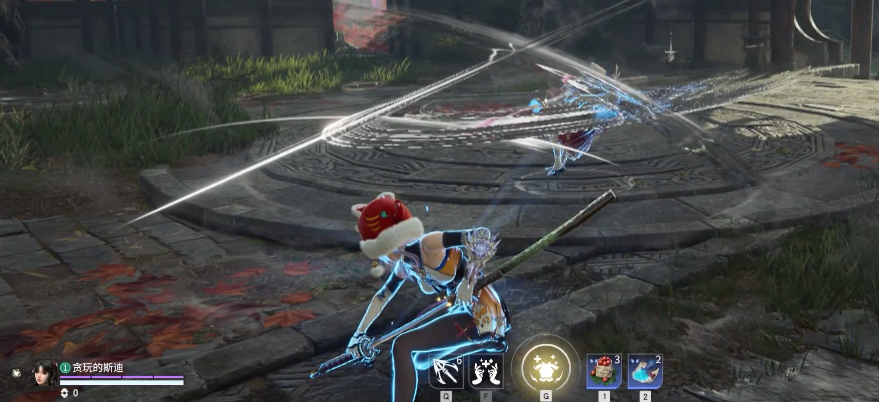Image resolution: width=879 pixels, height=402 pixels.
Task: Click the player portrait of 贪玩的斯迪
Action: coord(46,374)
